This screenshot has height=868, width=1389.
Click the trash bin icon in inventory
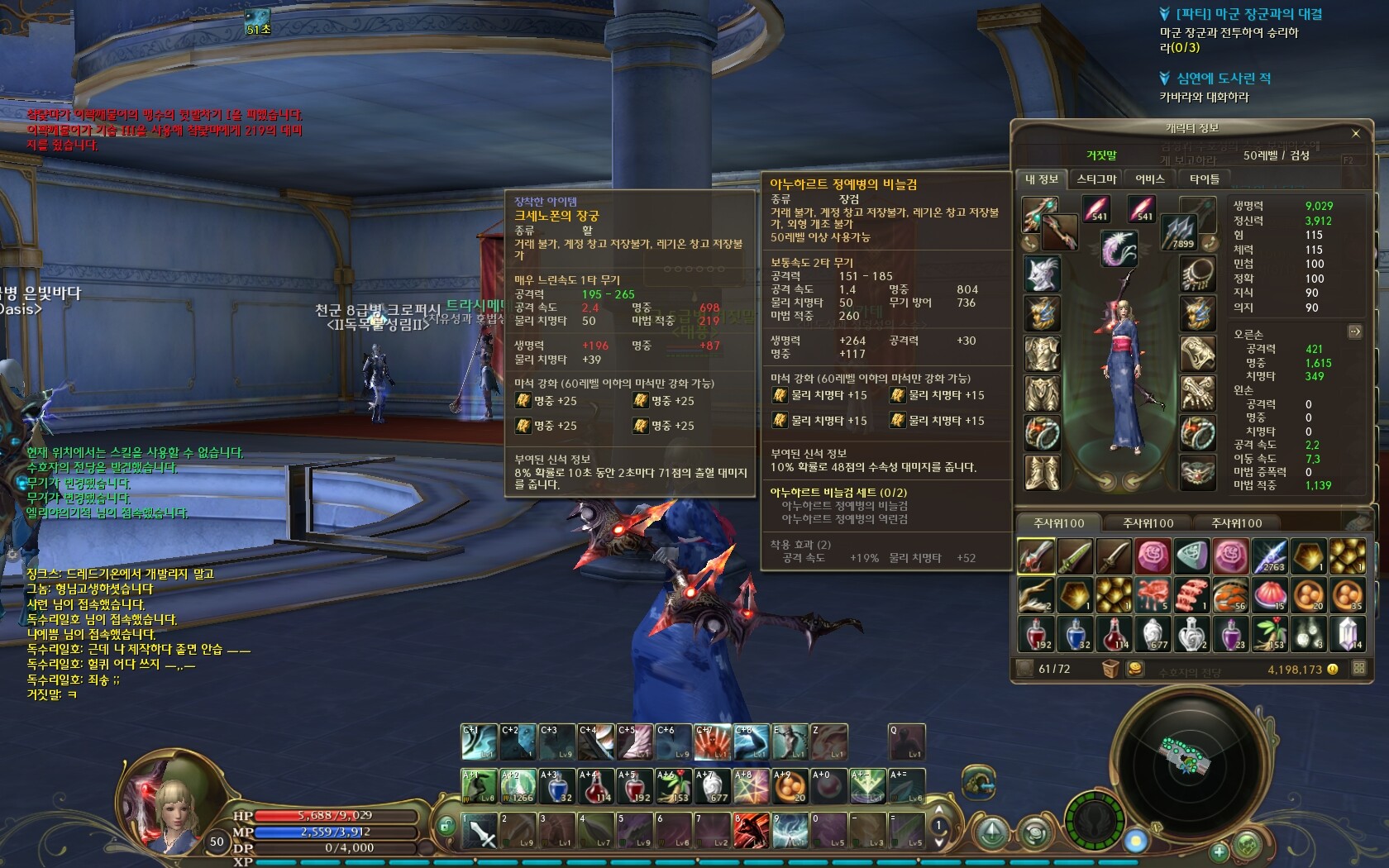coord(1110,669)
